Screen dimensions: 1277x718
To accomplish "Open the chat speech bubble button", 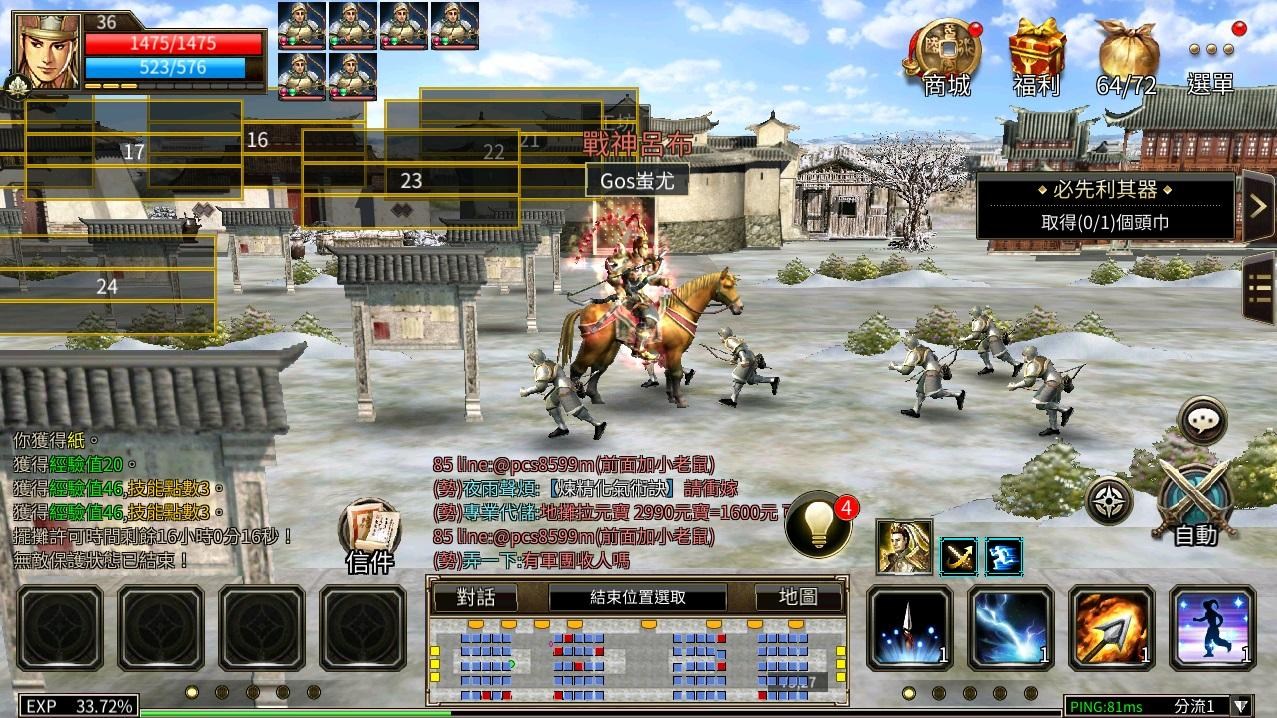I will pyautogui.click(x=1202, y=421).
